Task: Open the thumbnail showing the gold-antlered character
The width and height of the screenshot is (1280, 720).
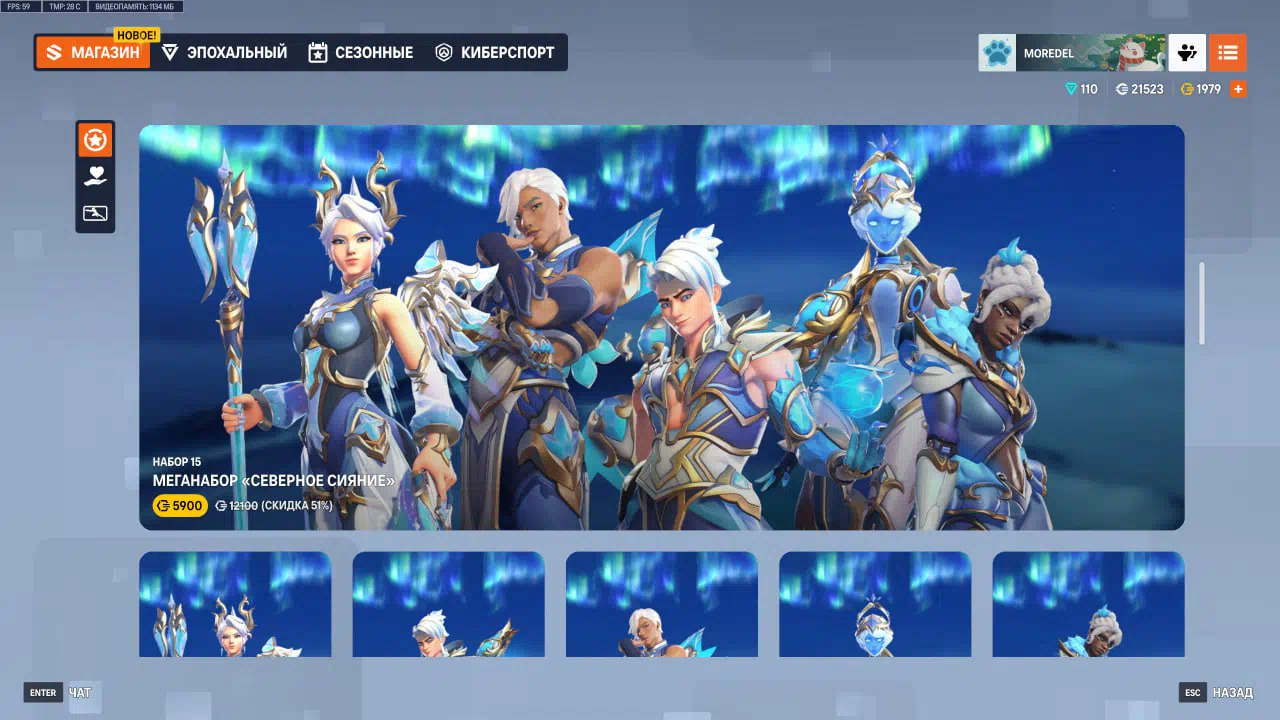Action: [235, 604]
